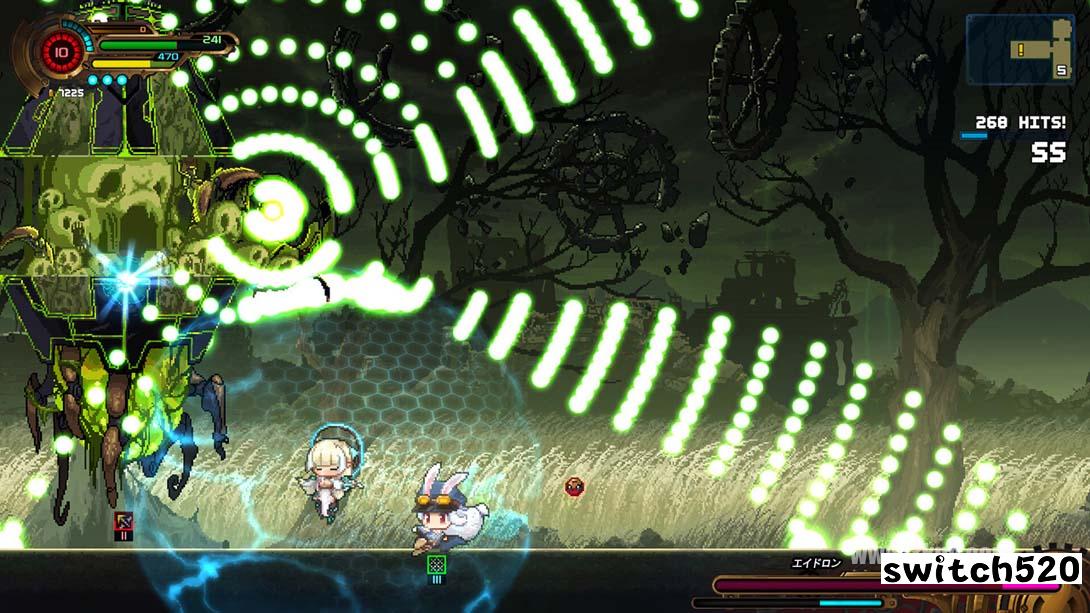This screenshot has height=613, width=1090.
Task: Click the switch520 watermark logo
Action: pos(980,570)
